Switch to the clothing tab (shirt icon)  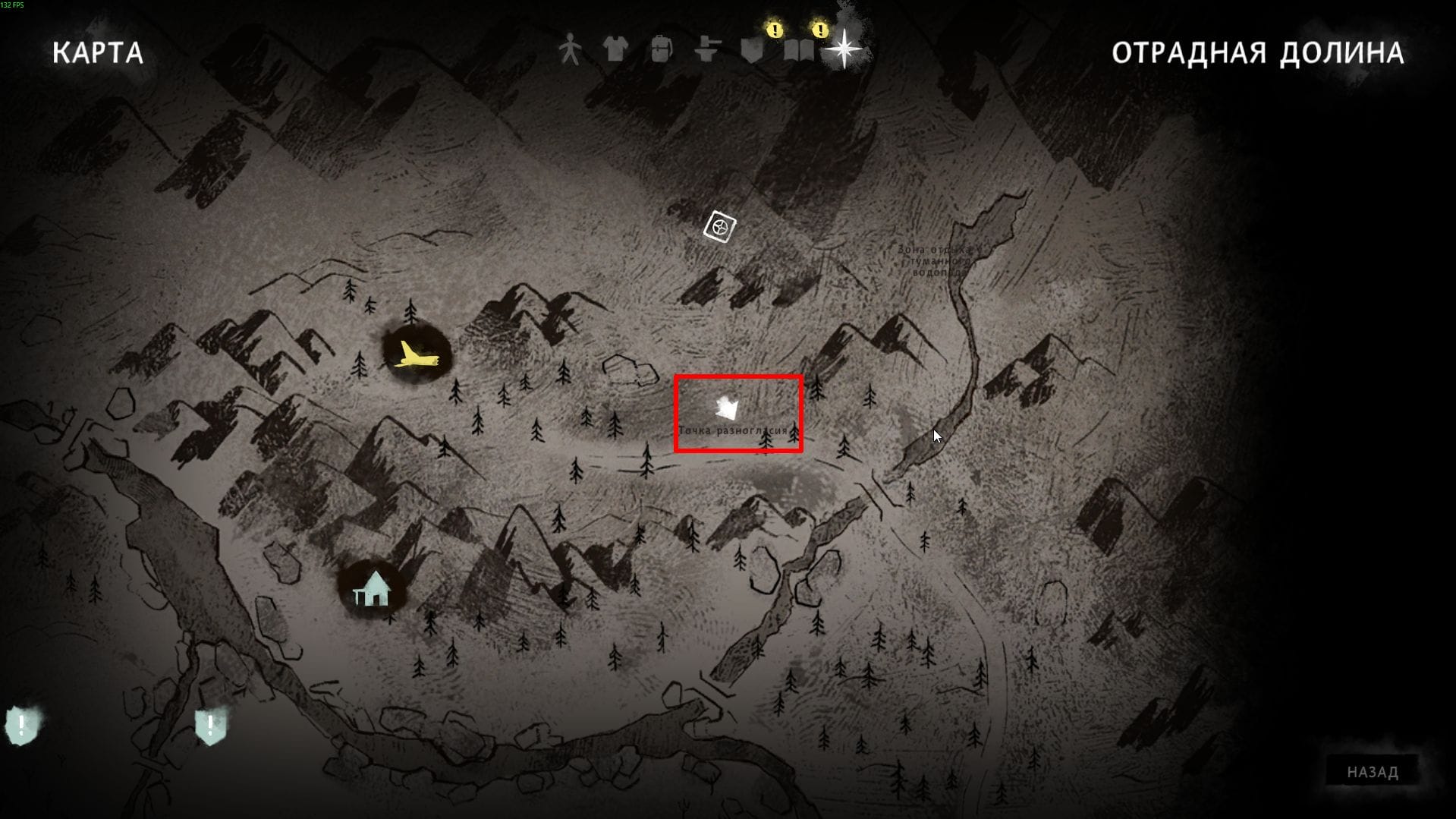(x=615, y=50)
